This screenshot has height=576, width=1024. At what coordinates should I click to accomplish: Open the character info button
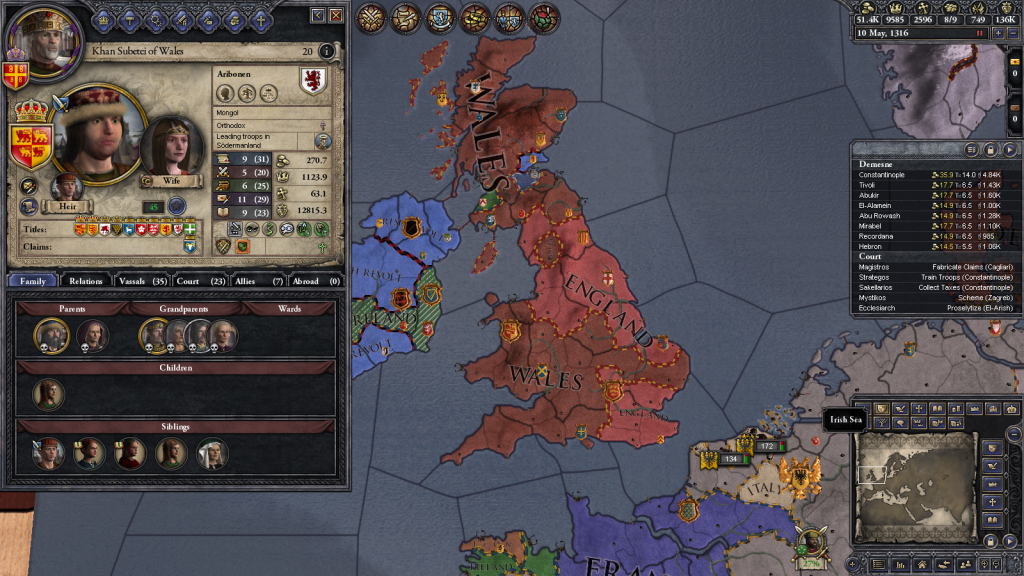[327, 51]
